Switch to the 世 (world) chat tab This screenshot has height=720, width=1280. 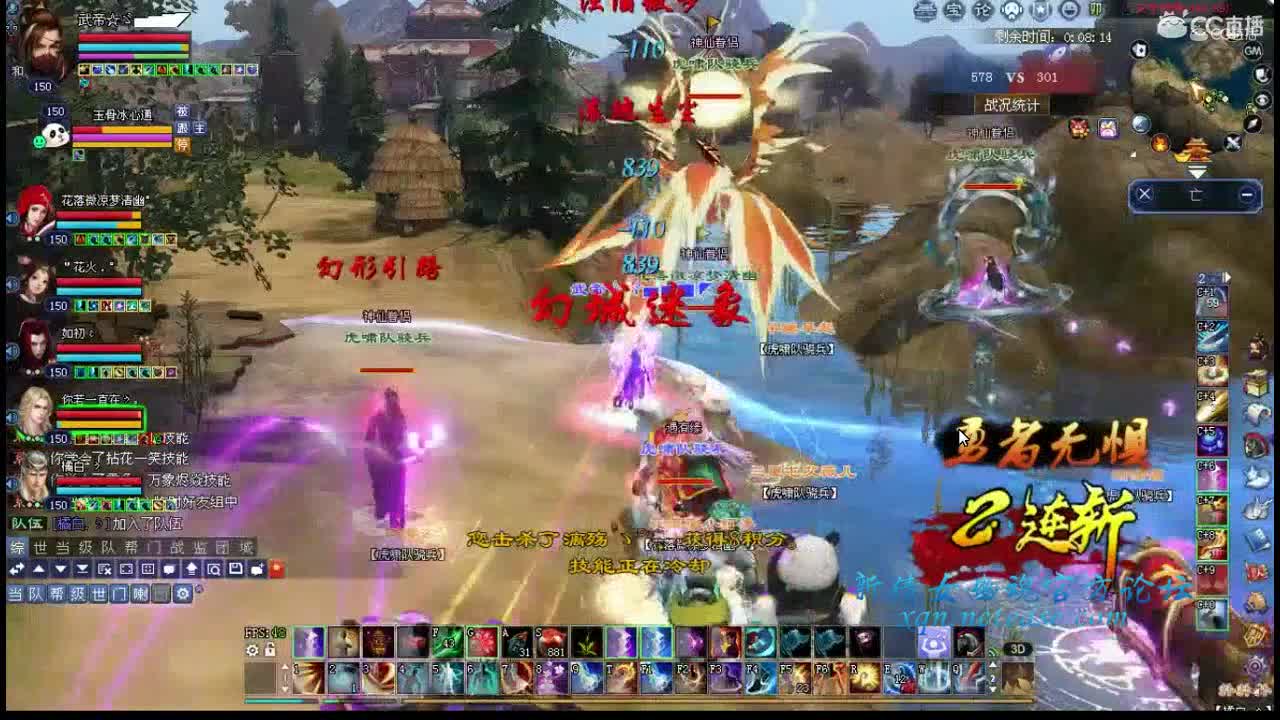pos(39,546)
